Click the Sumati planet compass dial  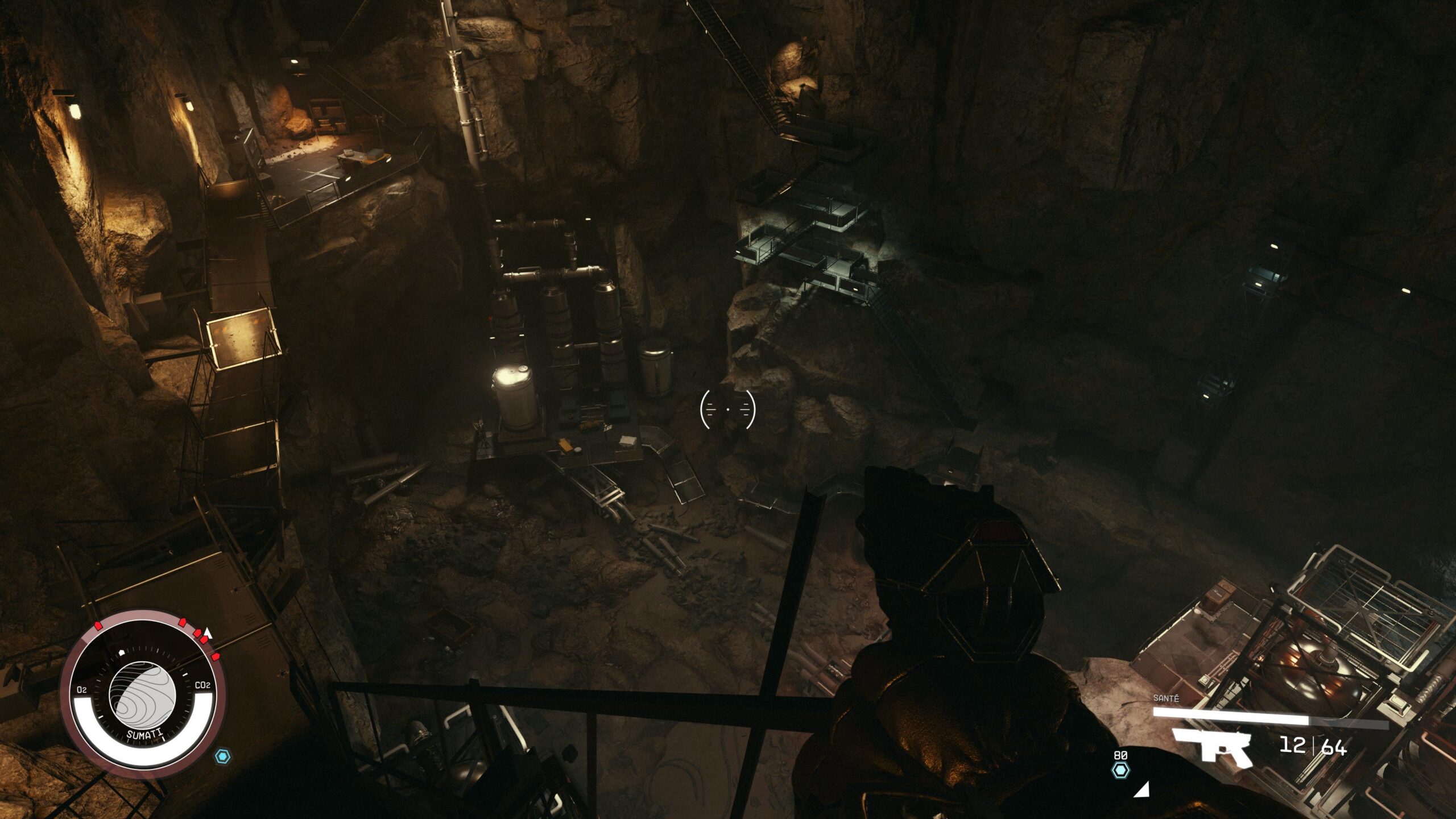(x=142, y=696)
